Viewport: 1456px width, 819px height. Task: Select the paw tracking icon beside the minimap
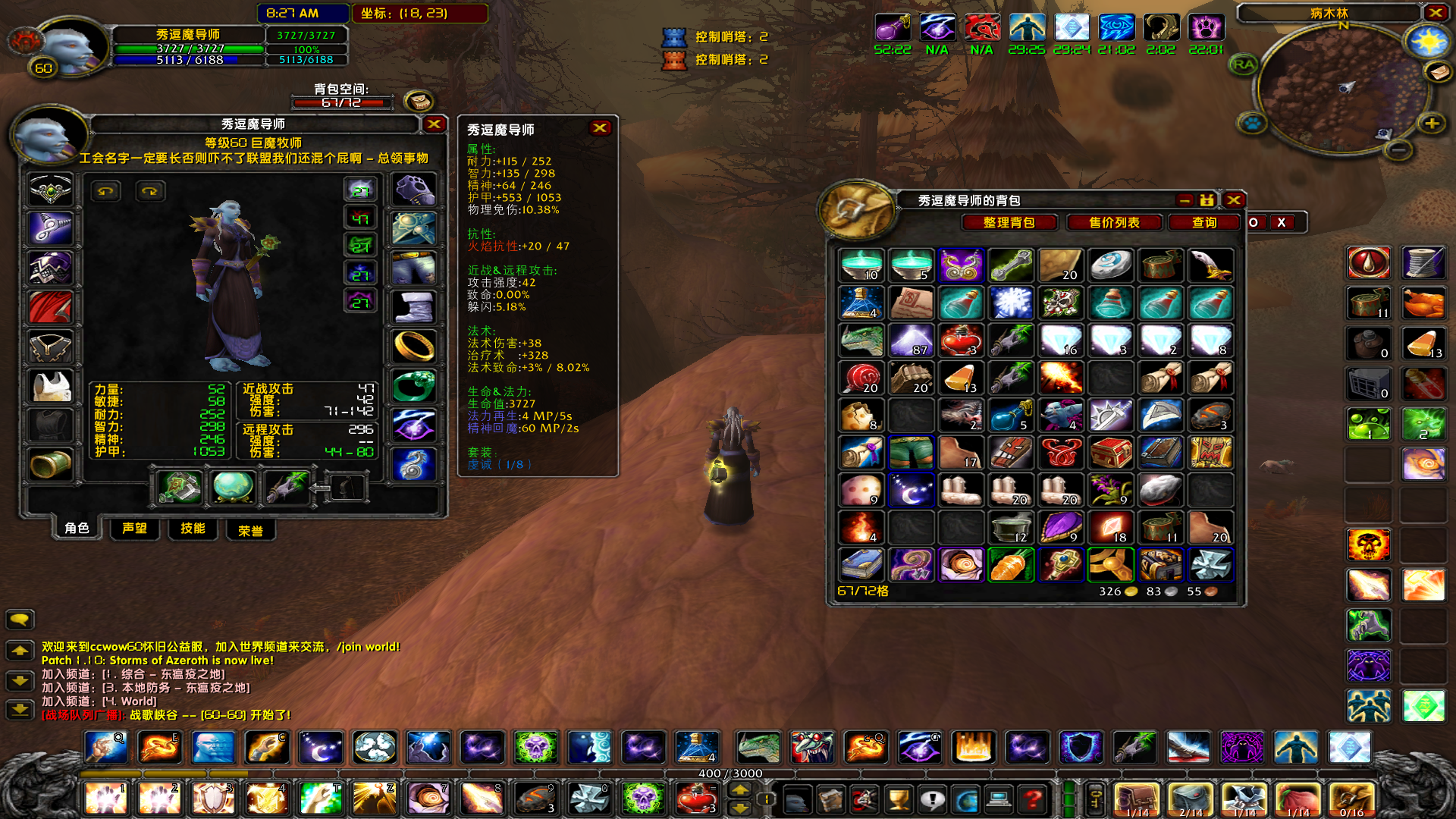pos(1253,124)
